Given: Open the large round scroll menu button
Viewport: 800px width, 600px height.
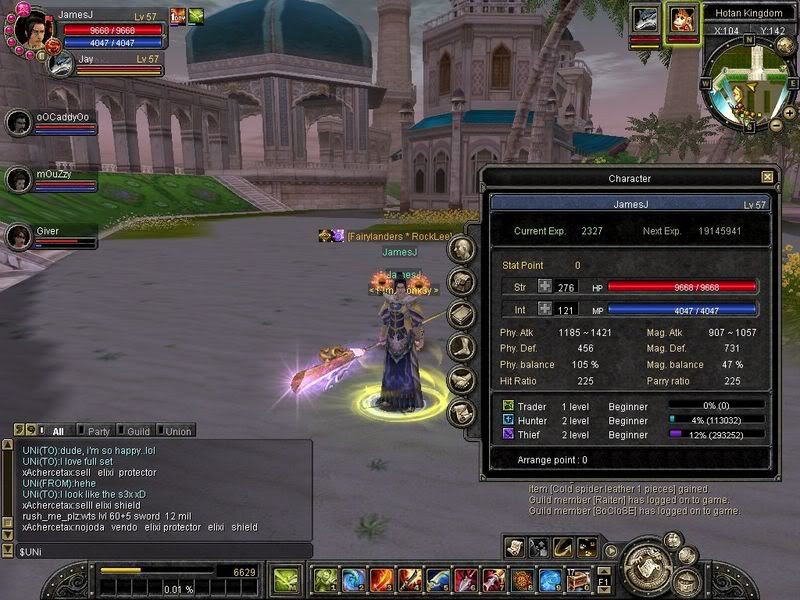Looking at the screenshot, I should (x=646, y=566).
